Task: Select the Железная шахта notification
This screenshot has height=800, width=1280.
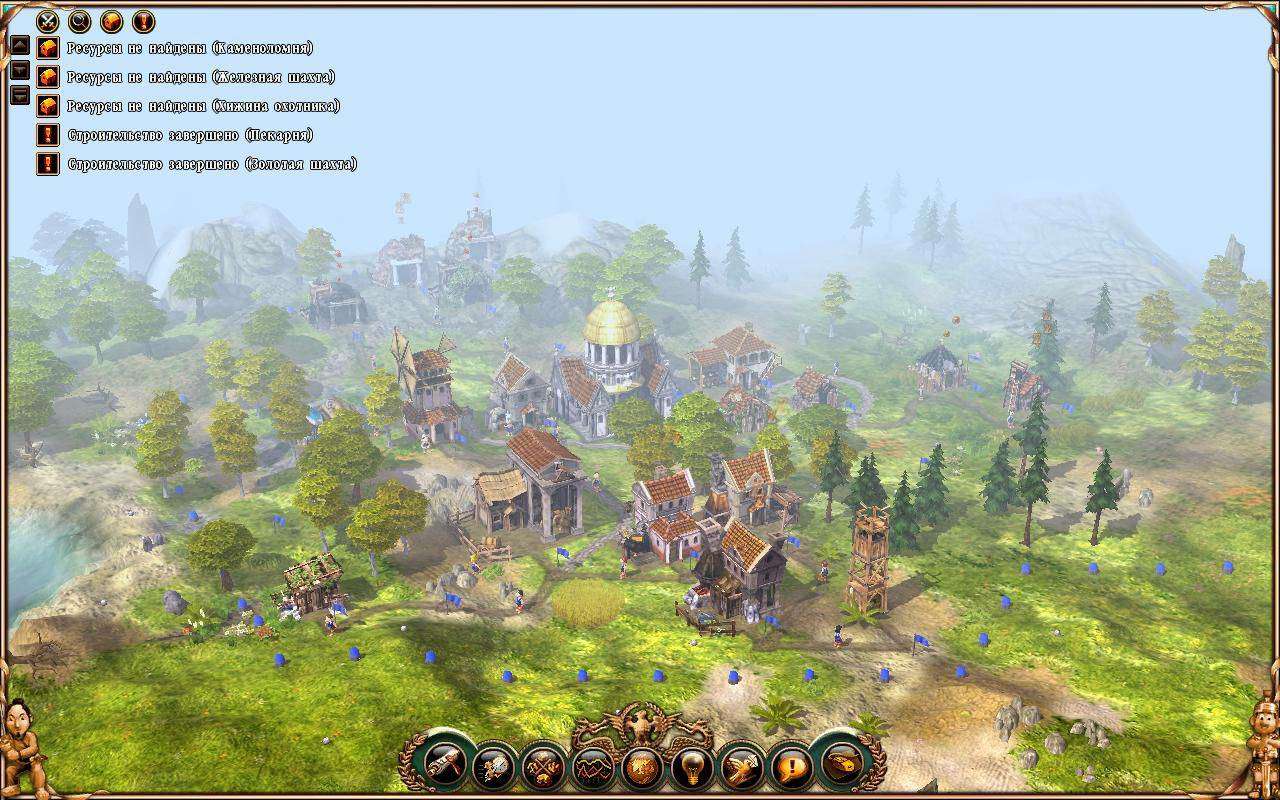Action: click(x=200, y=77)
